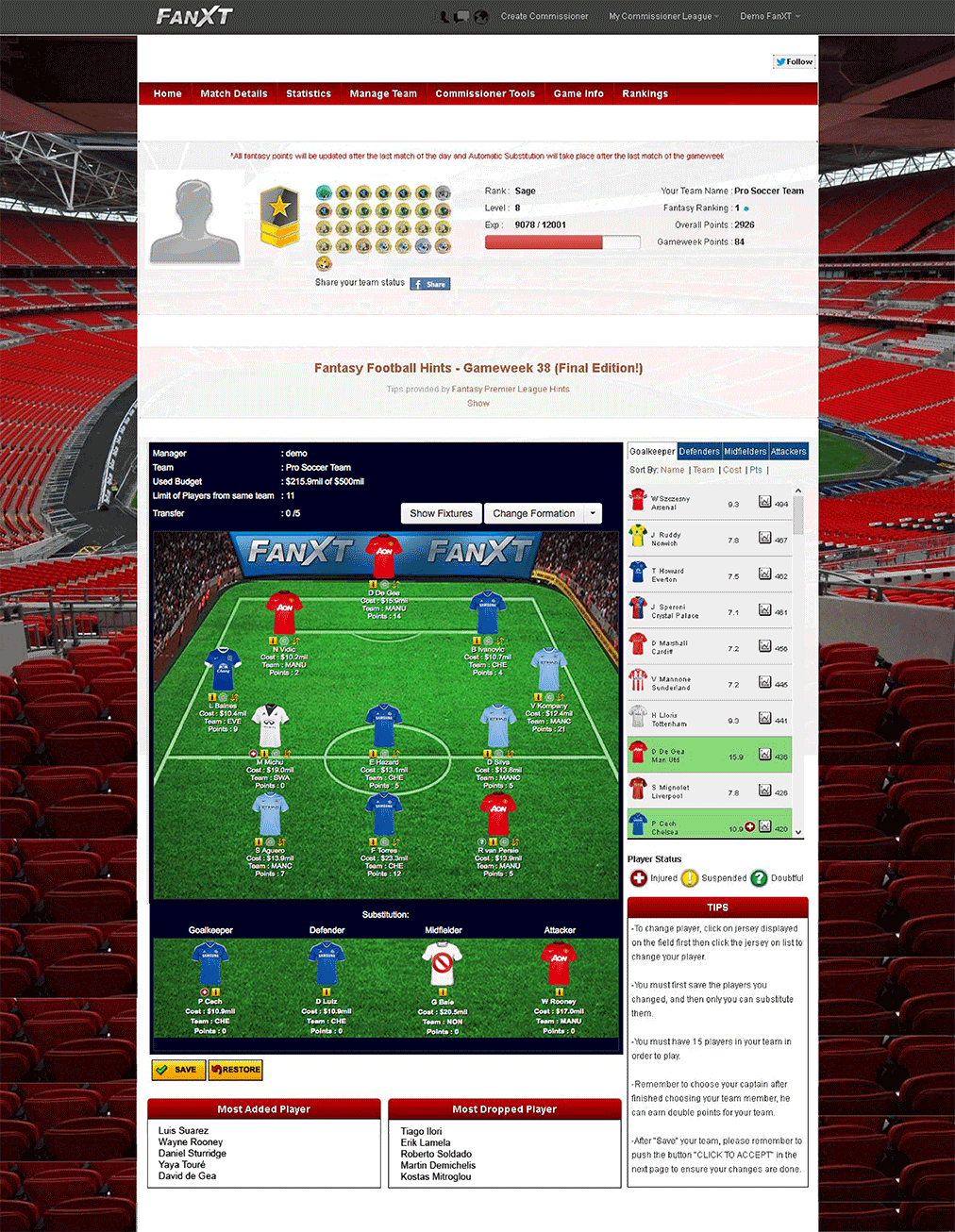Go to the Statistics page

pos(309,93)
